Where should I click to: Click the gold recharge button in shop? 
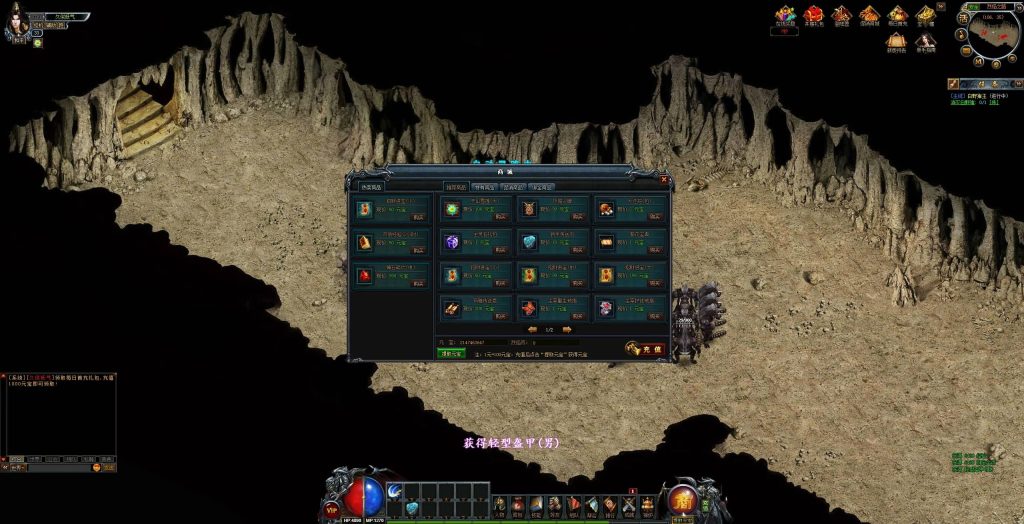646,349
